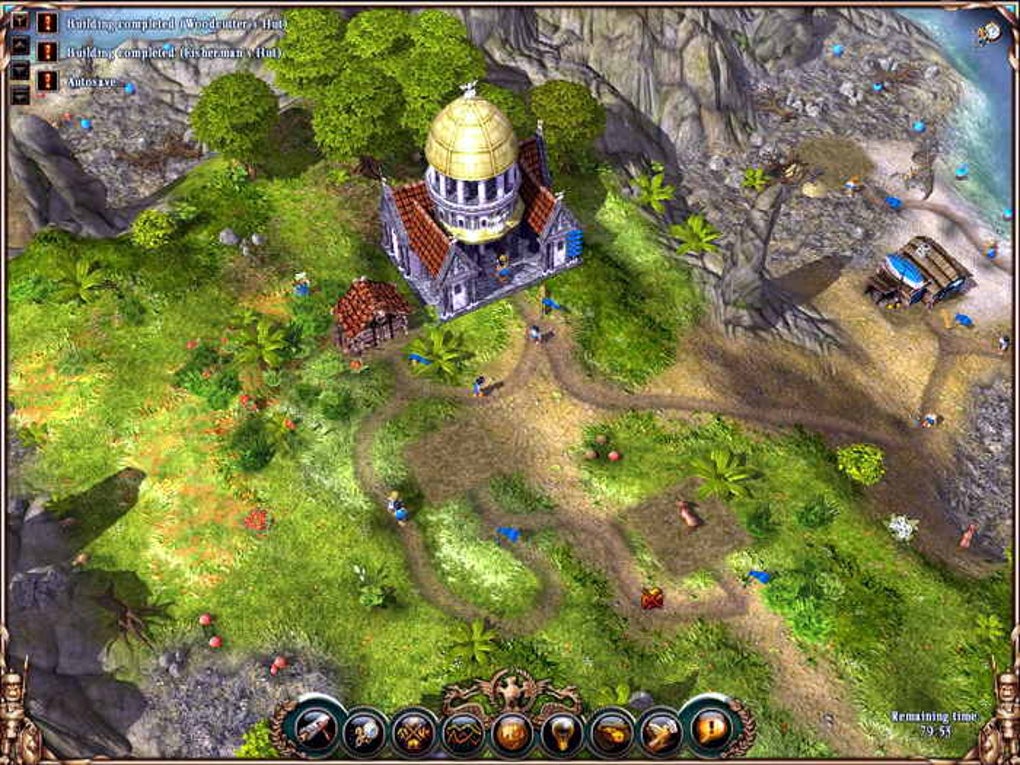The image size is (1020, 765).
Task: Open the wavy line chart menu
Action: 463,733
